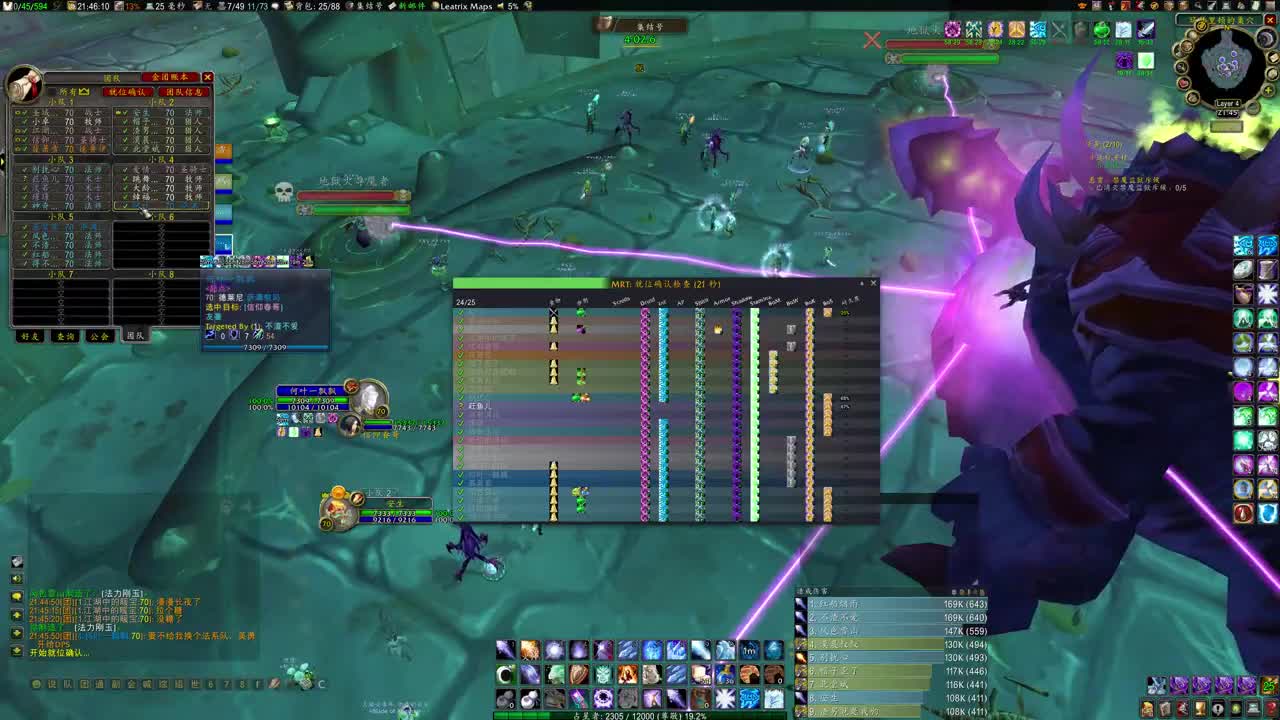Click the scroll portrait icon on the raid panel

[x=23, y=83]
